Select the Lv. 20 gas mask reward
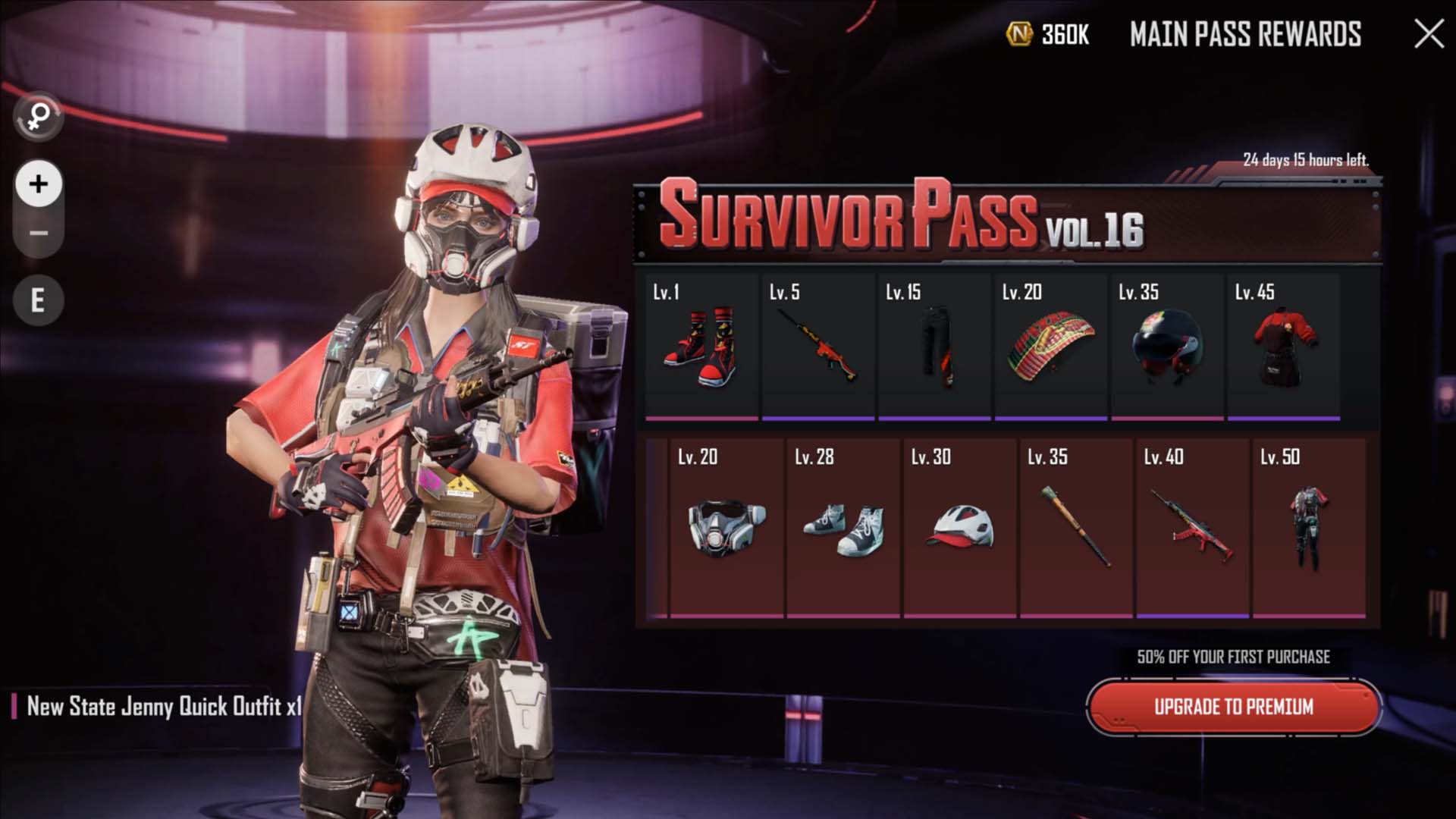 point(726,527)
